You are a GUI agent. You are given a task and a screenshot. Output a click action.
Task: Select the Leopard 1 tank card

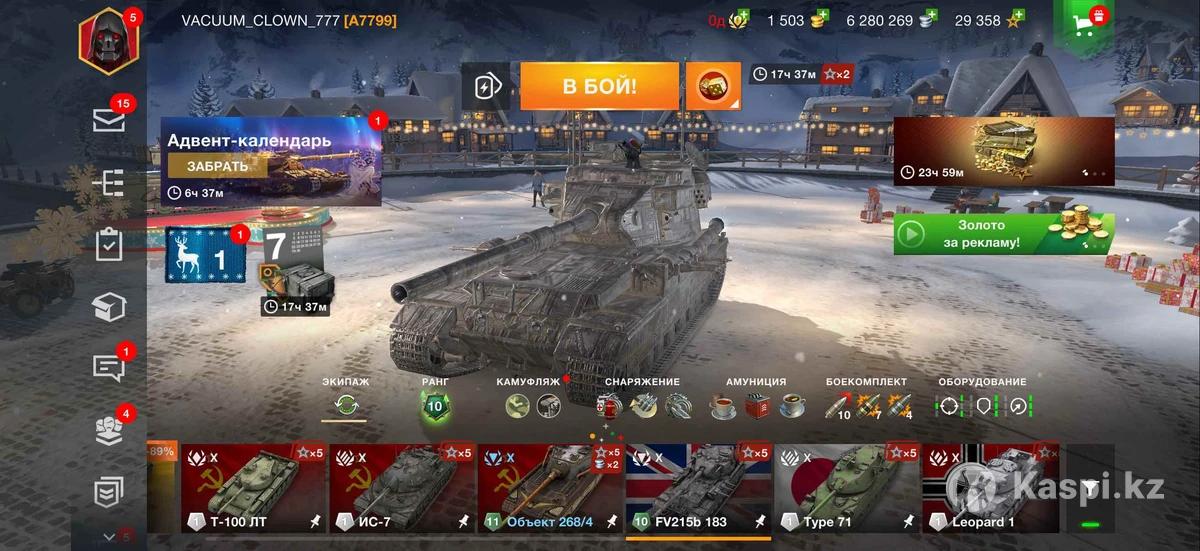(990, 488)
